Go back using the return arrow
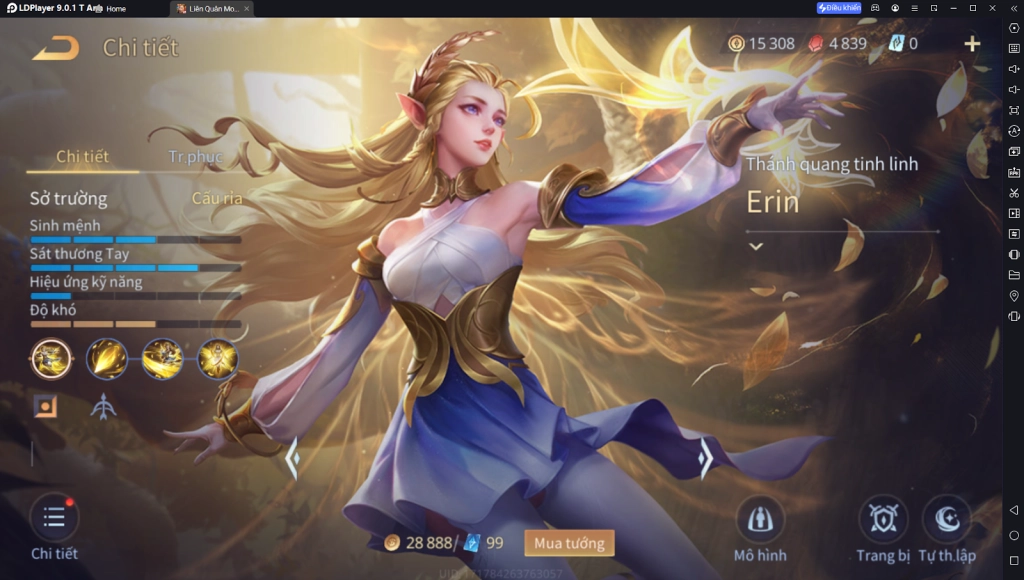Viewport: 1024px width, 580px height. point(56,47)
